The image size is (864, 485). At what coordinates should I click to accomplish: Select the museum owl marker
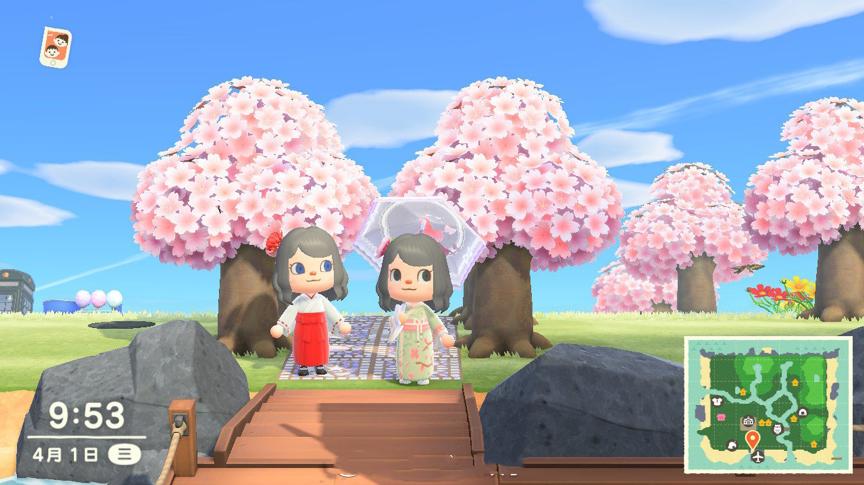778,428
